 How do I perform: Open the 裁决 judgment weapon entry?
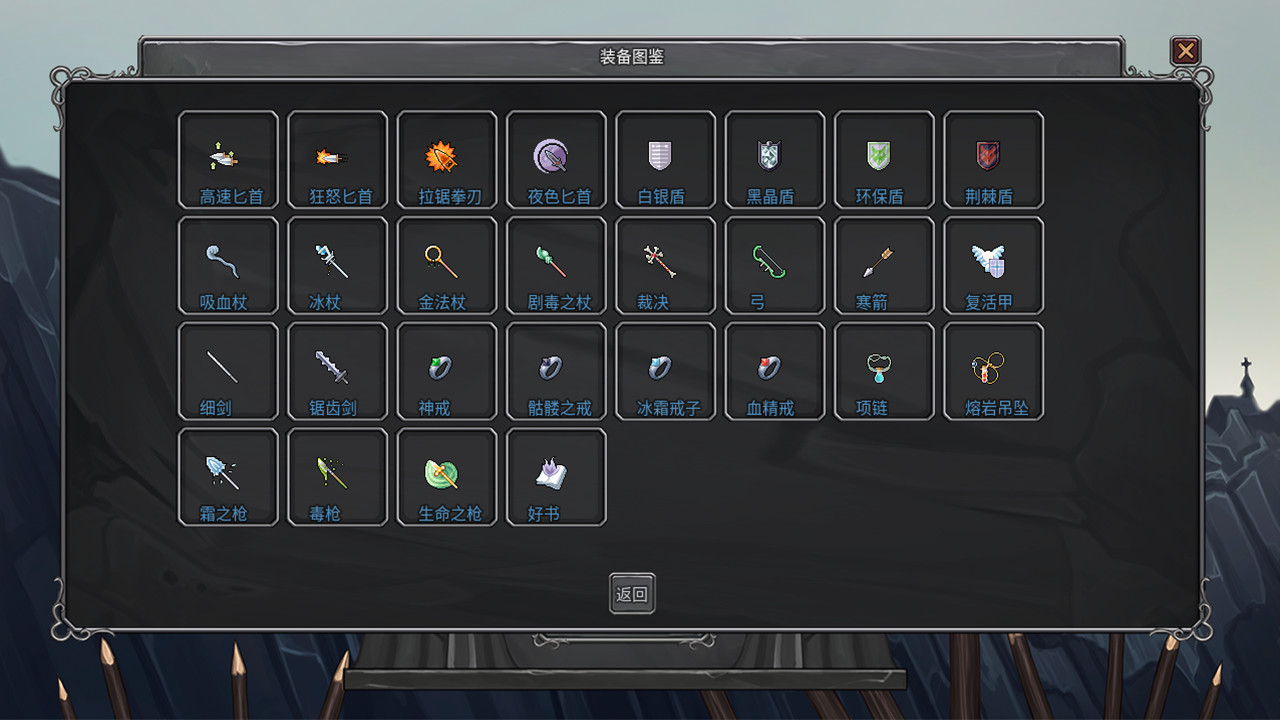point(665,265)
